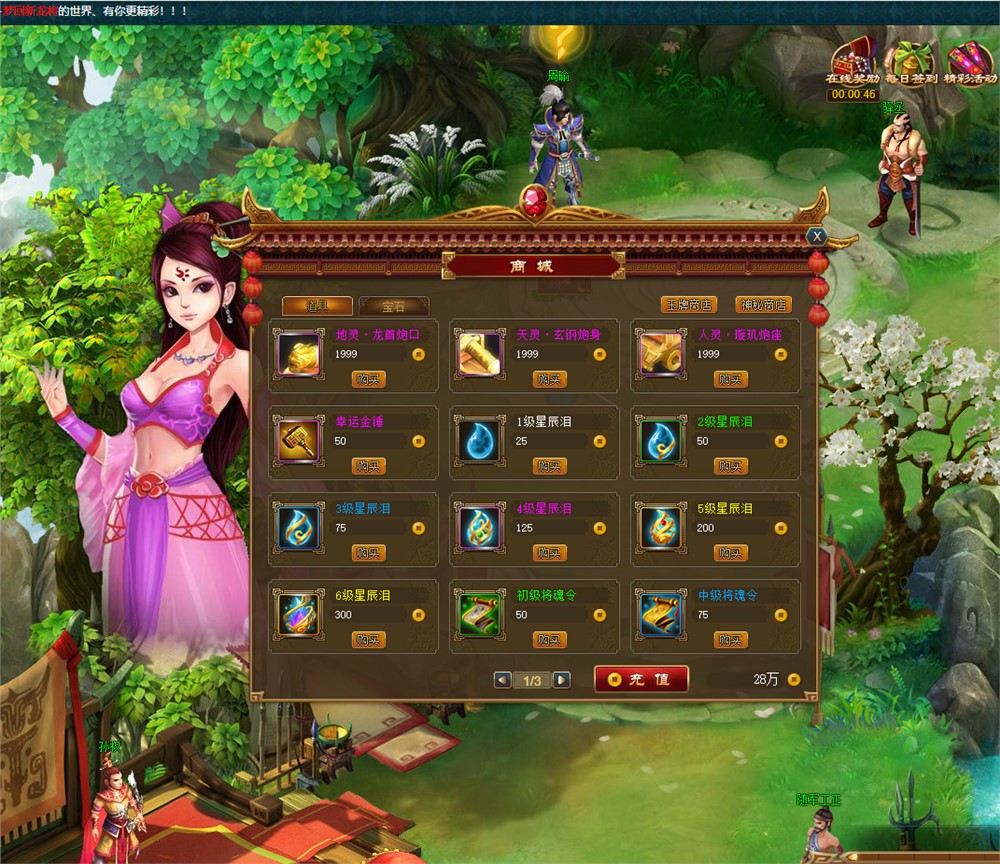
Task: Purchase 6级星辰泪 for 300
Action: coord(368,640)
